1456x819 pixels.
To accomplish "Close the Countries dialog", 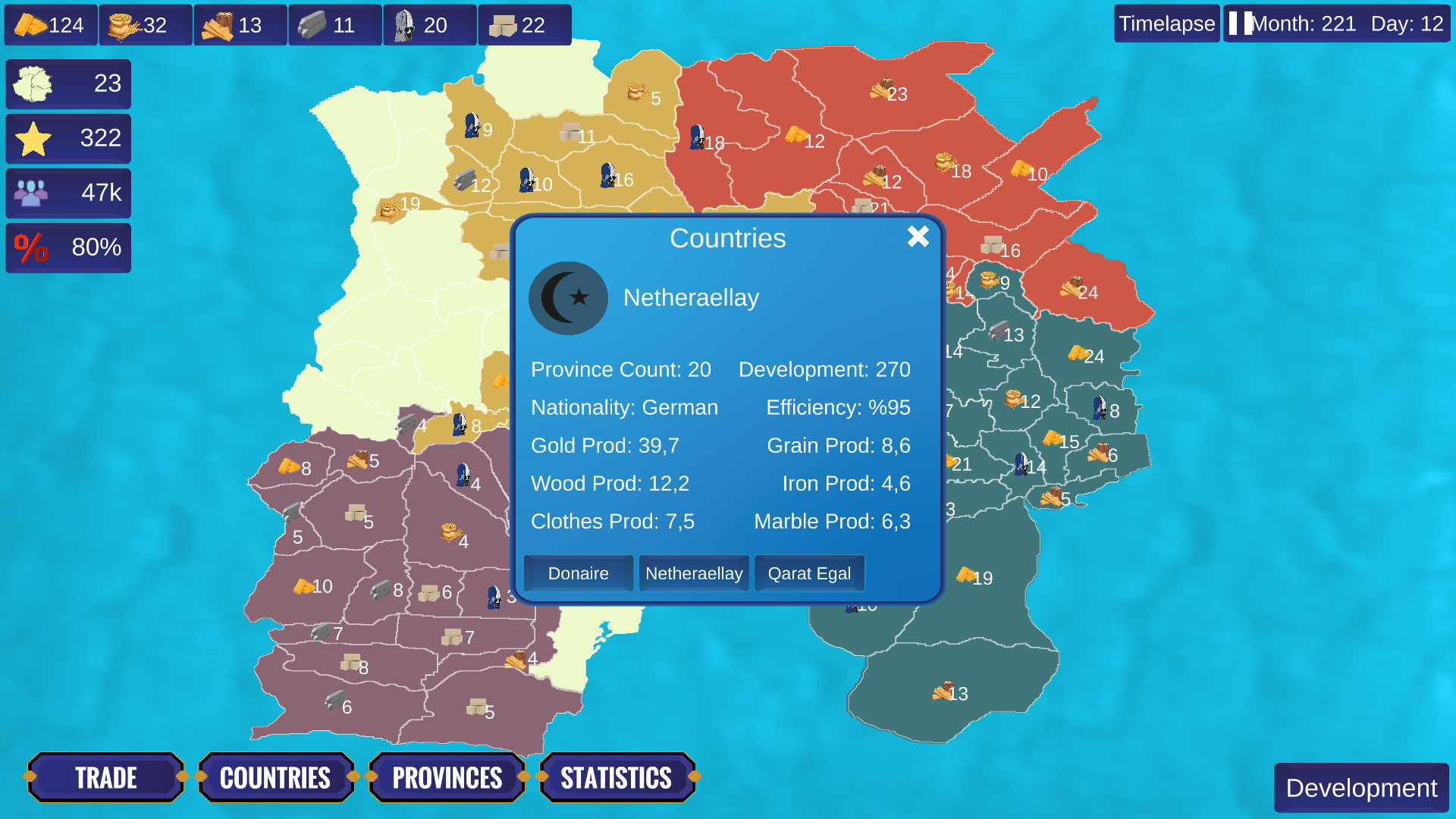I will click(918, 237).
